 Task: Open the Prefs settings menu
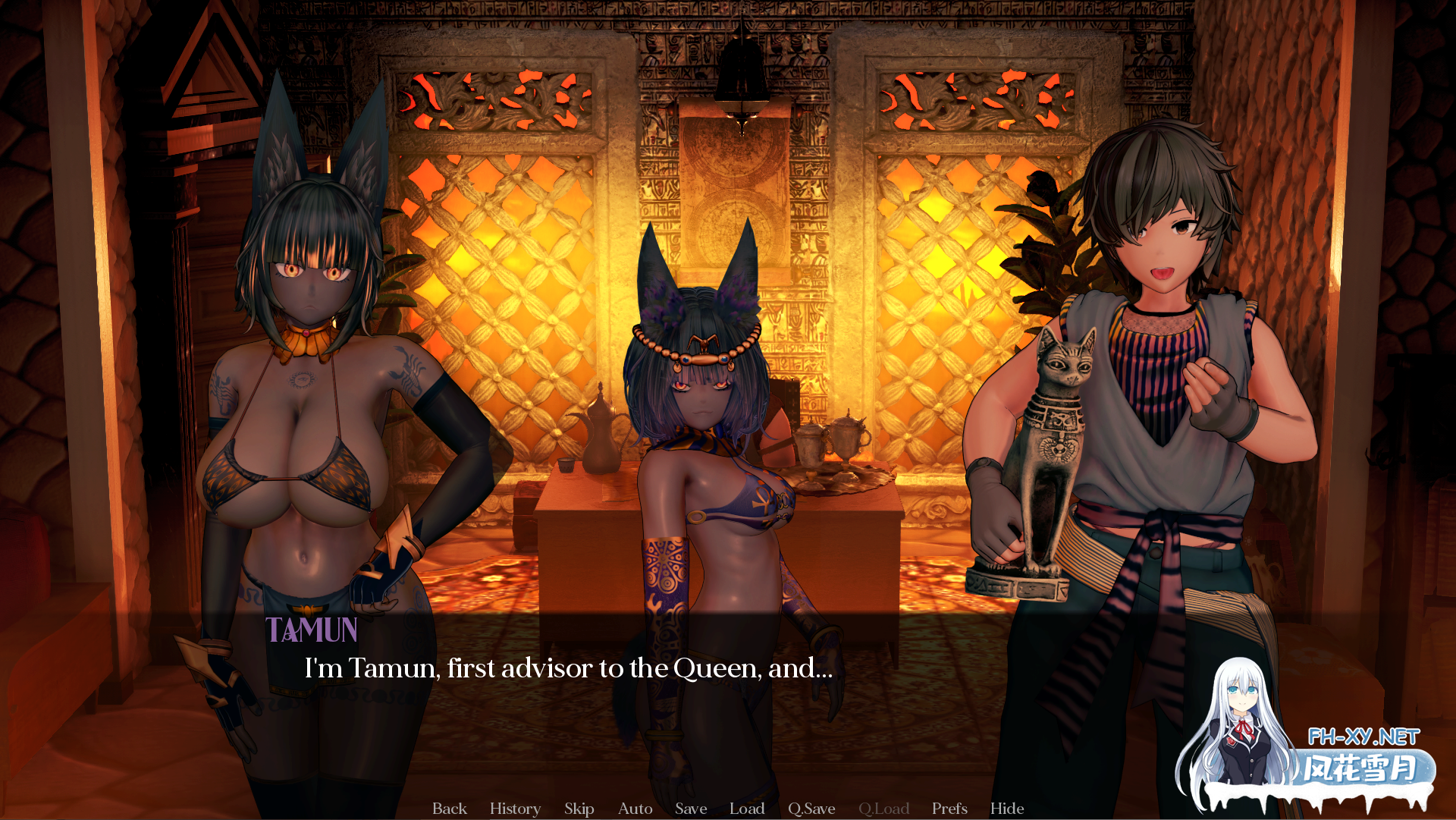[x=949, y=809]
